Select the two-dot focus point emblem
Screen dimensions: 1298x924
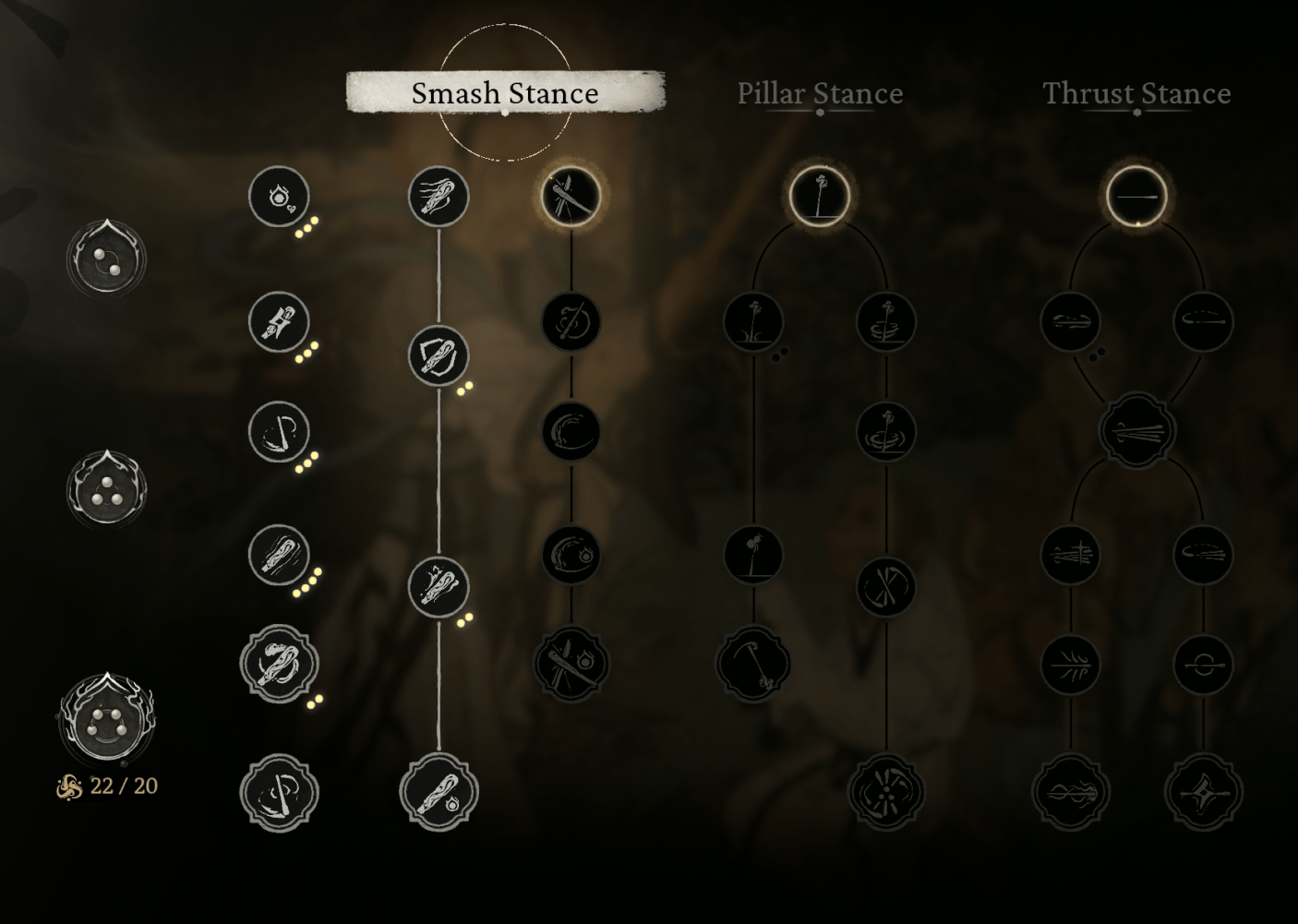coord(106,259)
